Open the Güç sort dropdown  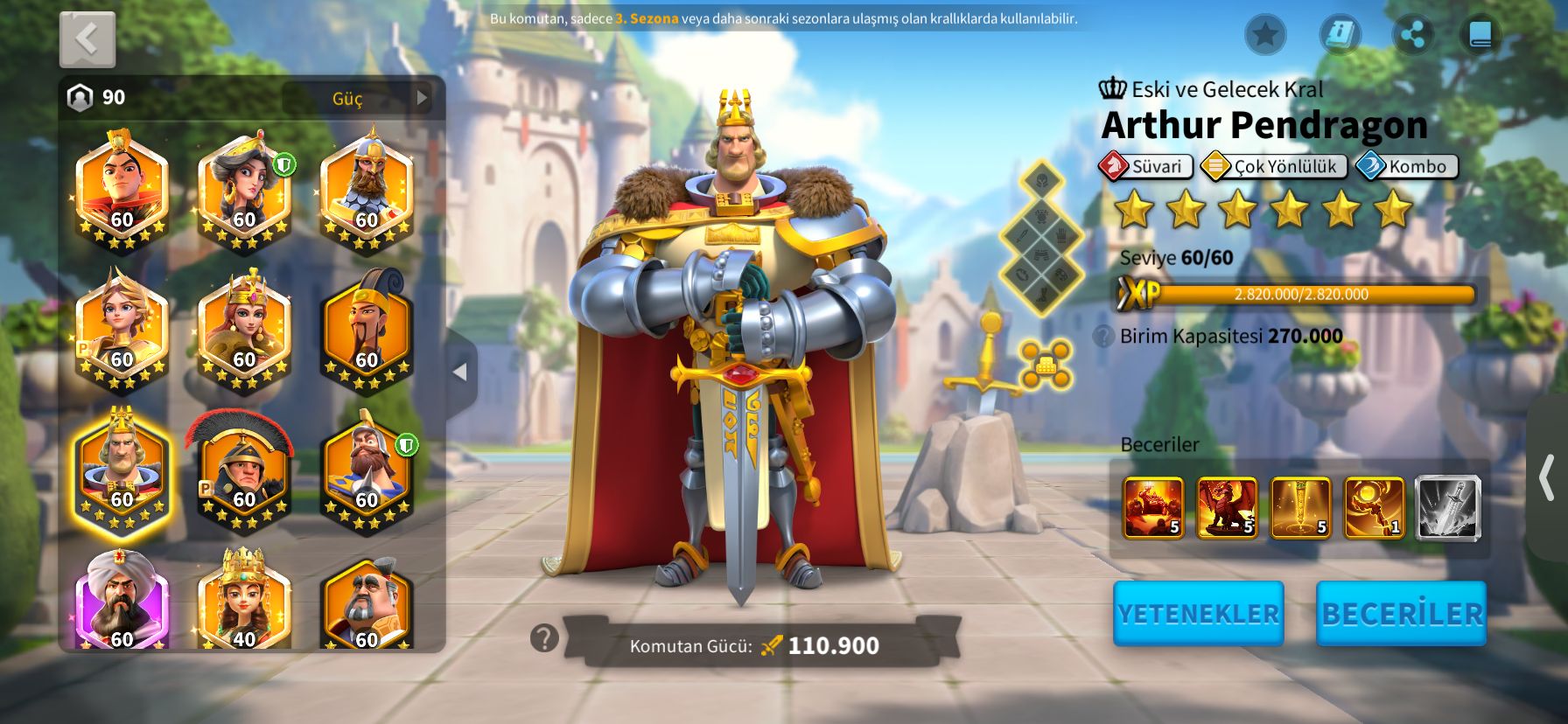(x=359, y=98)
